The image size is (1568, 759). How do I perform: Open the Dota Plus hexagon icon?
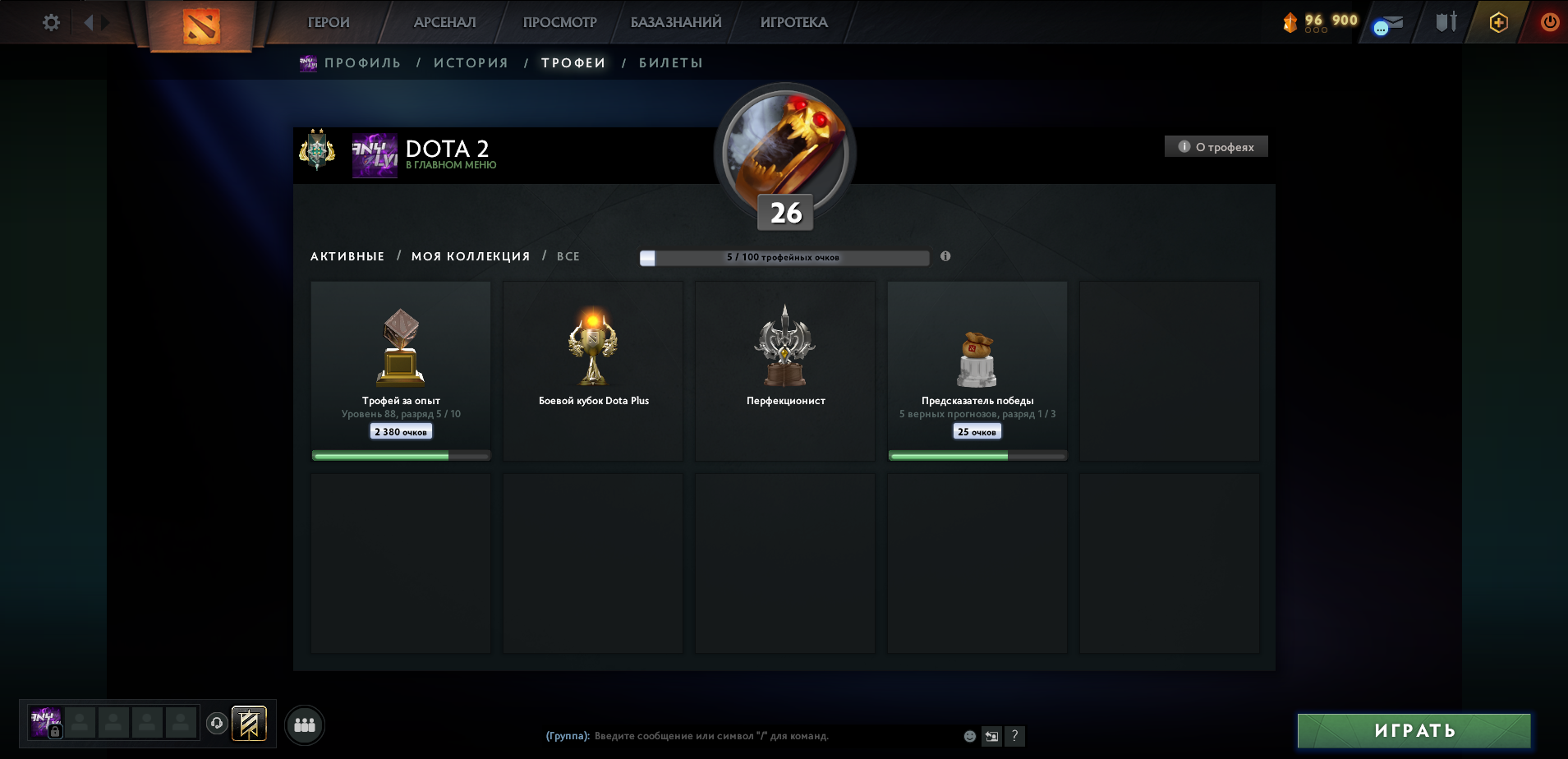(1497, 22)
